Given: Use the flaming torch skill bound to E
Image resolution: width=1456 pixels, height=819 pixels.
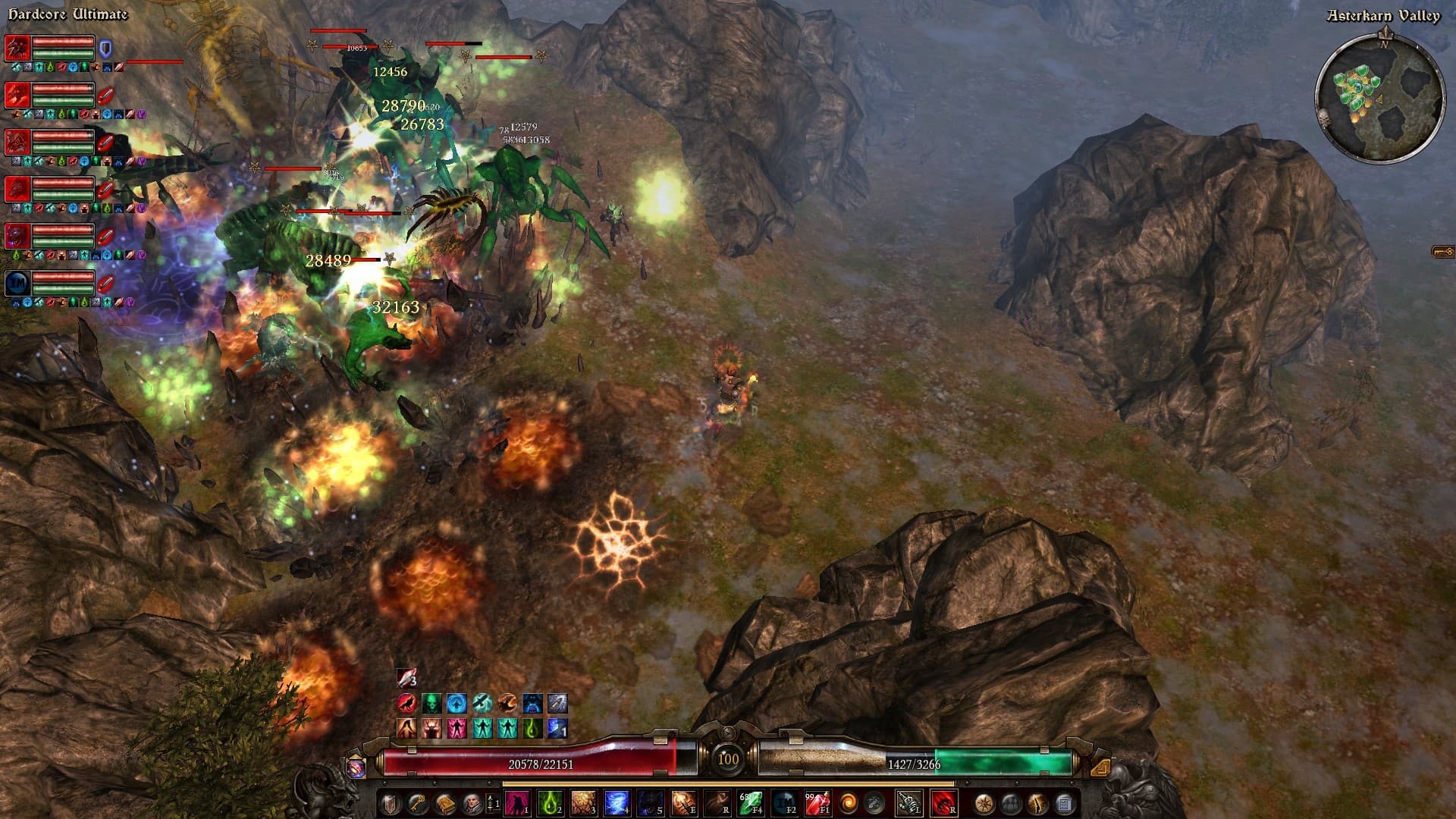Looking at the screenshot, I should click(682, 803).
